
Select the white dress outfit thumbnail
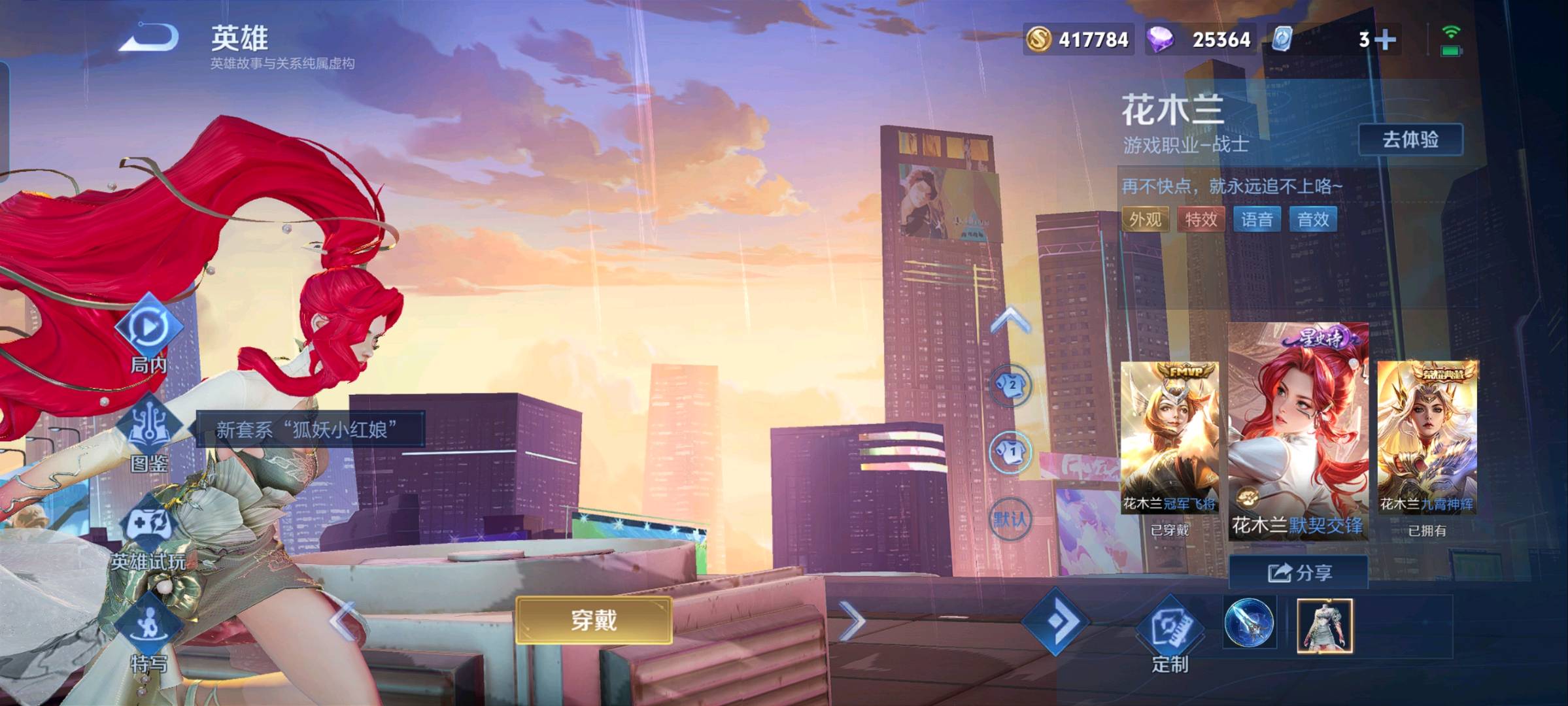point(1324,626)
